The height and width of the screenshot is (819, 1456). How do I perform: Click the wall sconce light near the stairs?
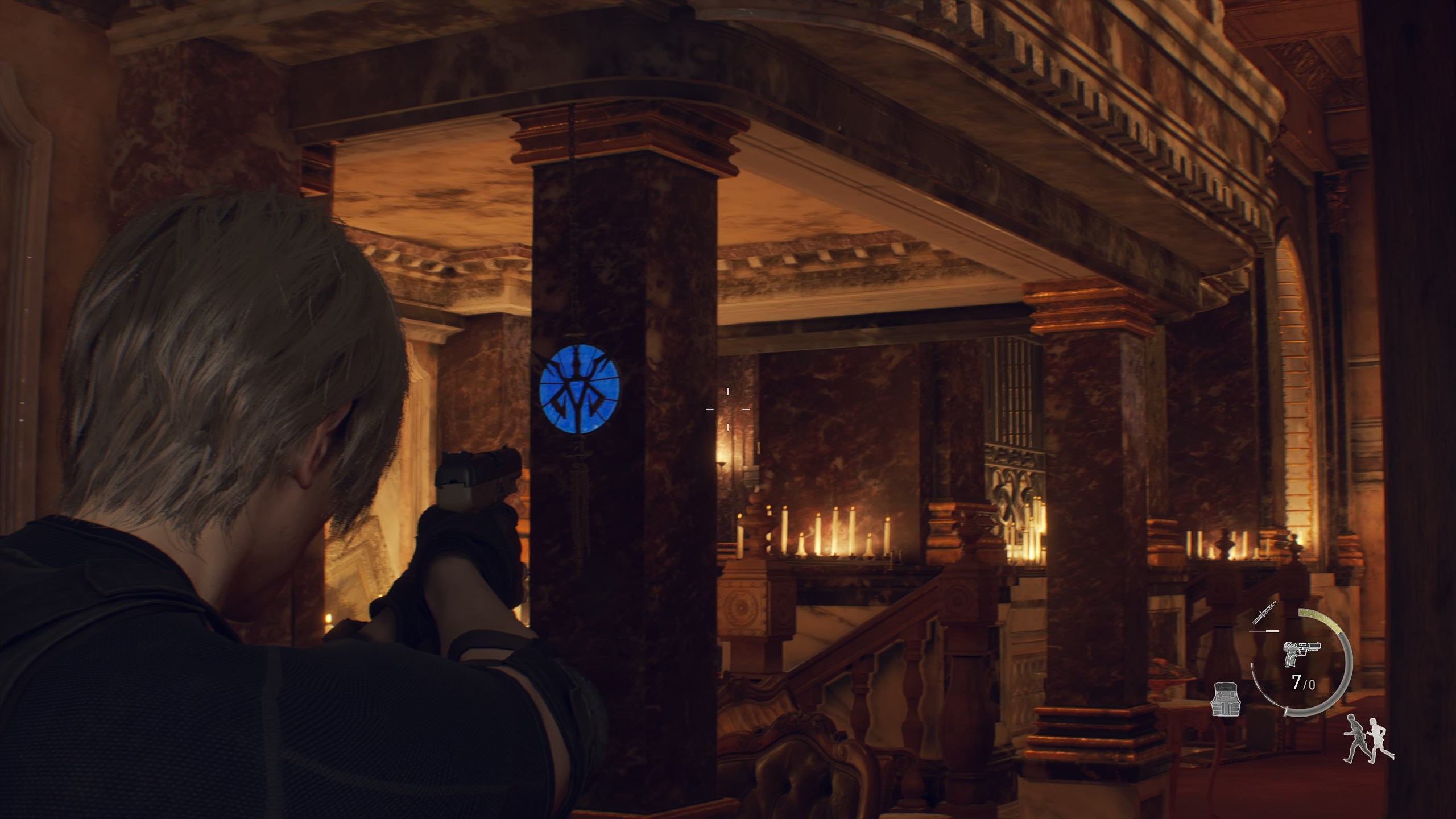(x=722, y=464)
